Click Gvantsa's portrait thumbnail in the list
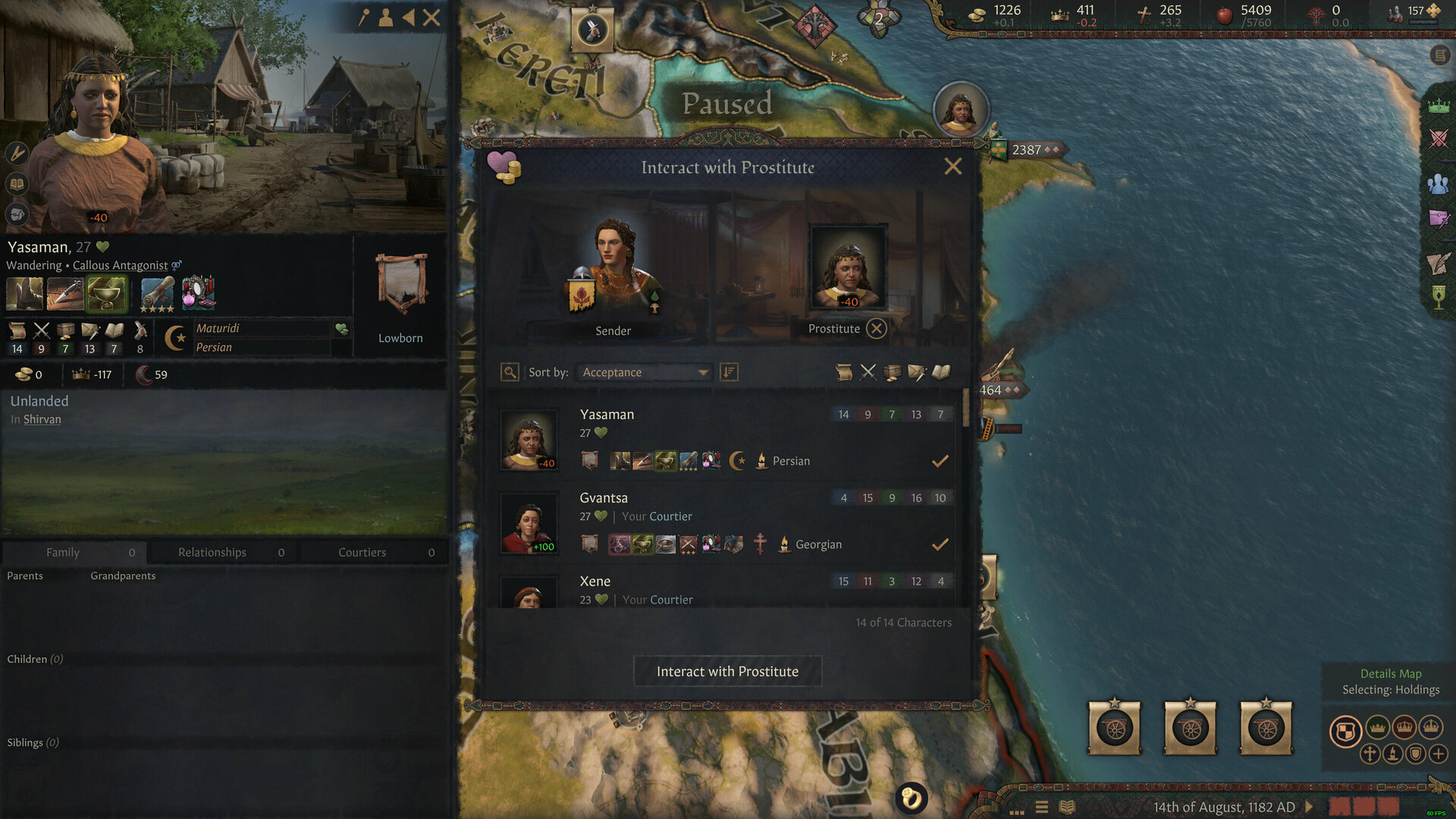The width and height of the screenshot is (1456, 819). click(529, 523)
